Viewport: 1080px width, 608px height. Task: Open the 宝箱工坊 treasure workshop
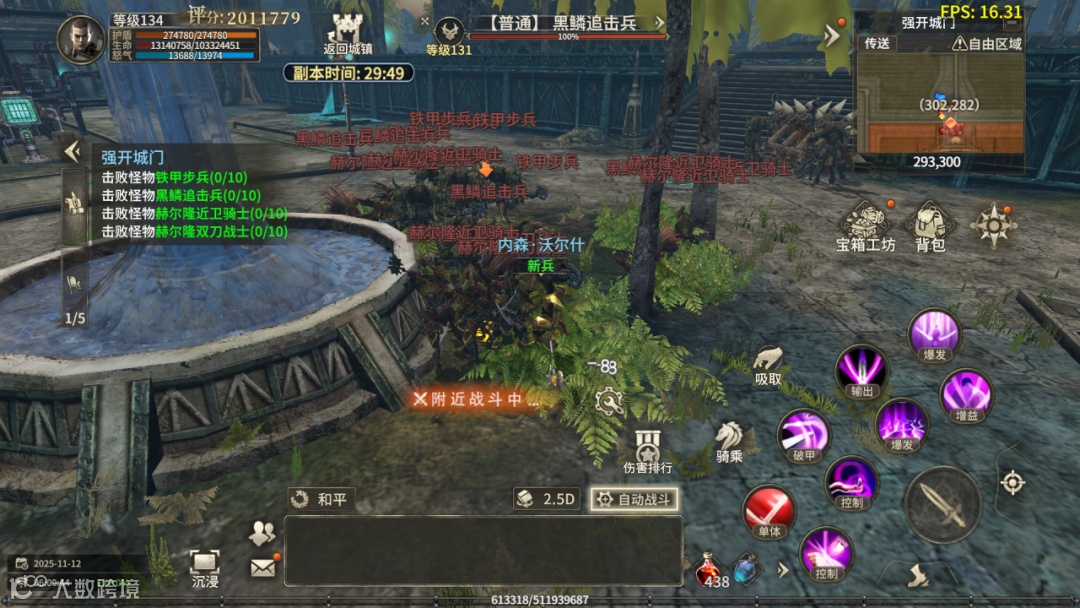tap(866, 225)
